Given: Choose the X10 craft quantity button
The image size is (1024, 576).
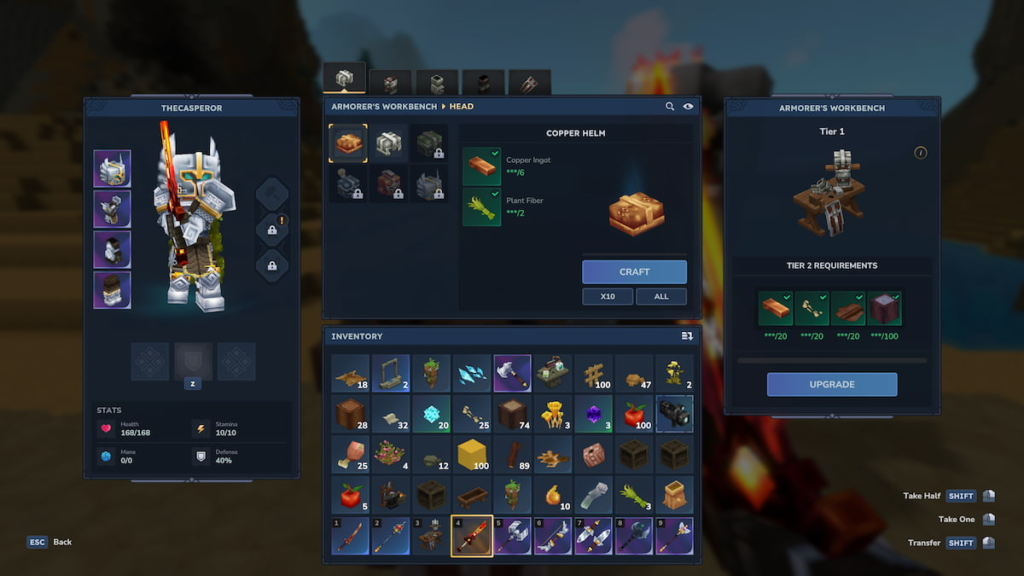Looking at the screenshot, I should pyautogui.click(x=607, y=297).
